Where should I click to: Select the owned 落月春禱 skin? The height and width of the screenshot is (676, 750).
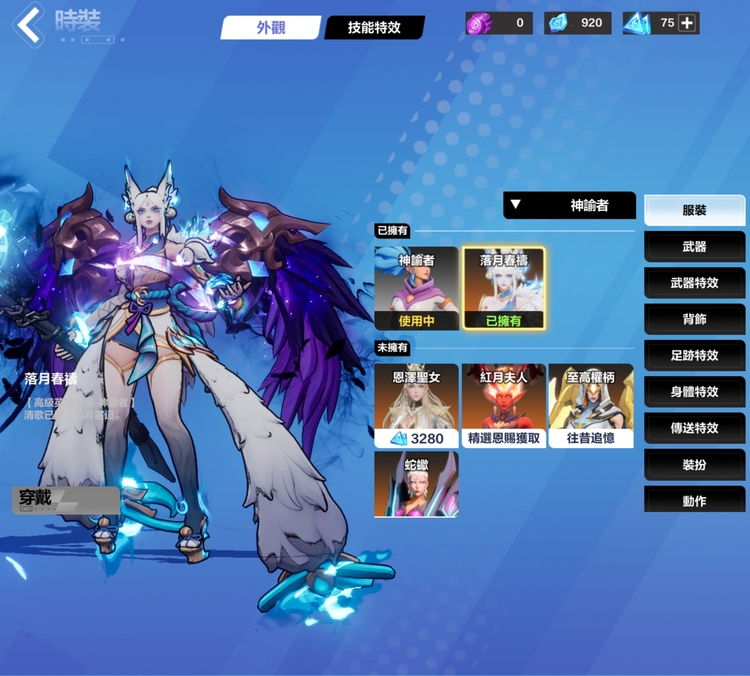[504, 288]
